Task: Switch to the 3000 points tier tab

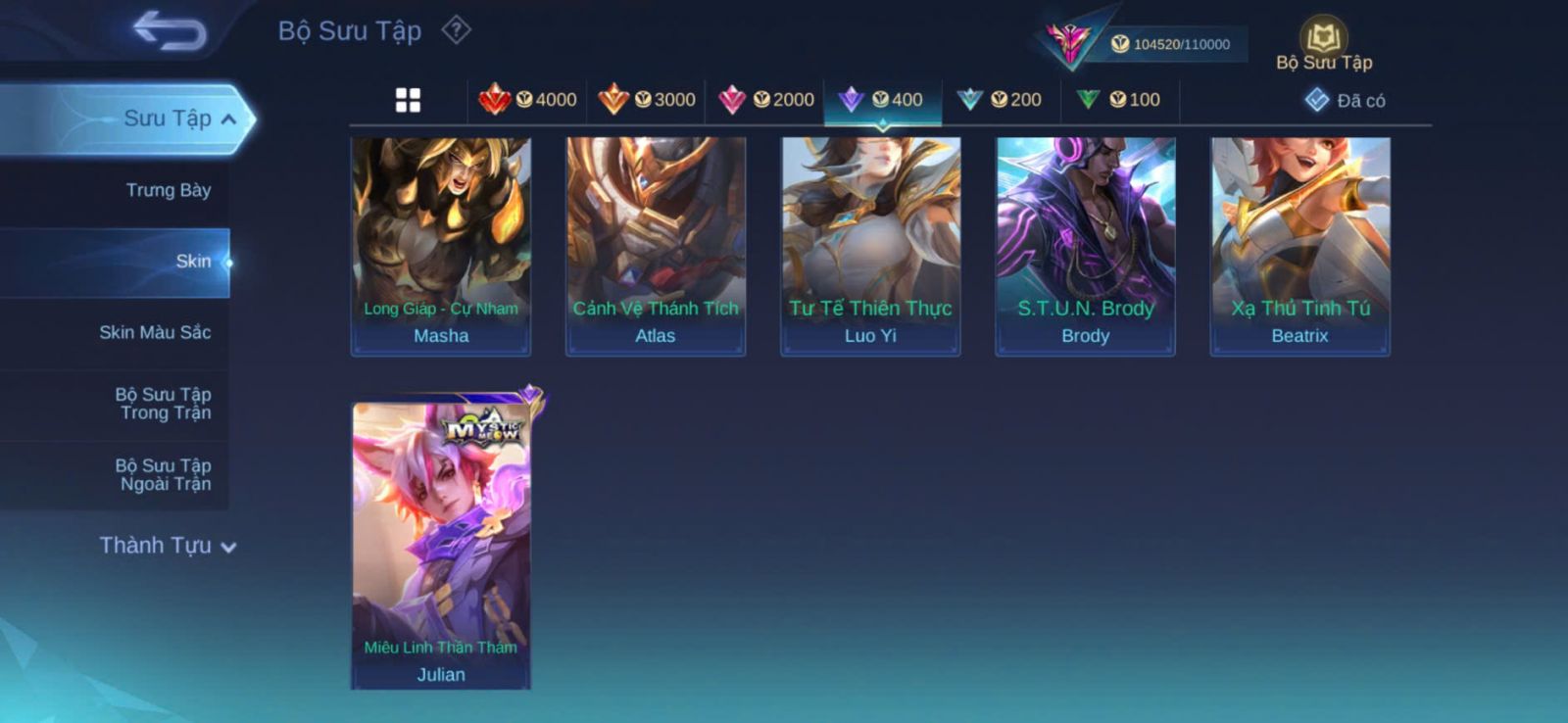Action: coord(647,100)
